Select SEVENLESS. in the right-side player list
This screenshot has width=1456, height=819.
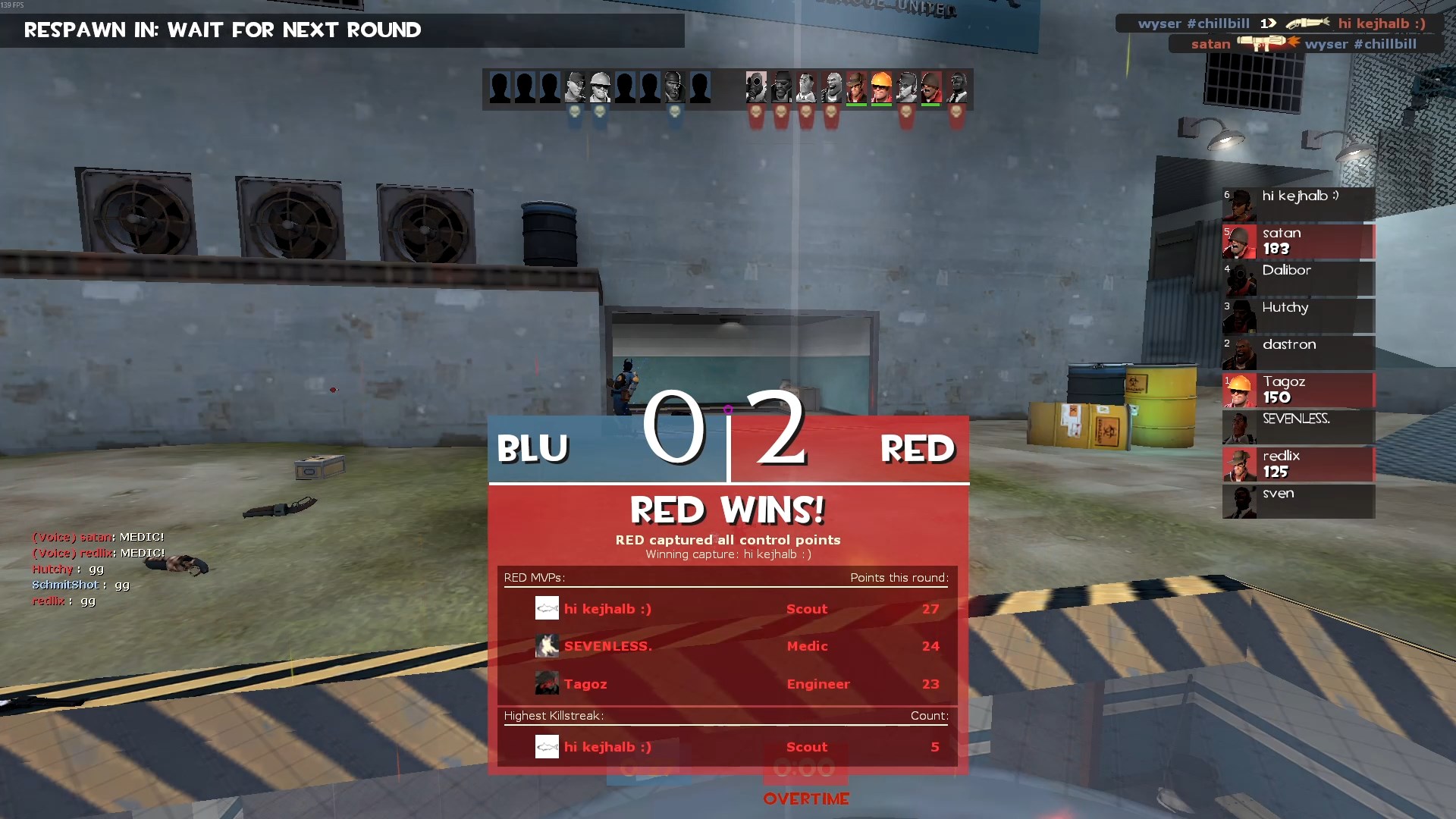click(x=1298, y=427)
